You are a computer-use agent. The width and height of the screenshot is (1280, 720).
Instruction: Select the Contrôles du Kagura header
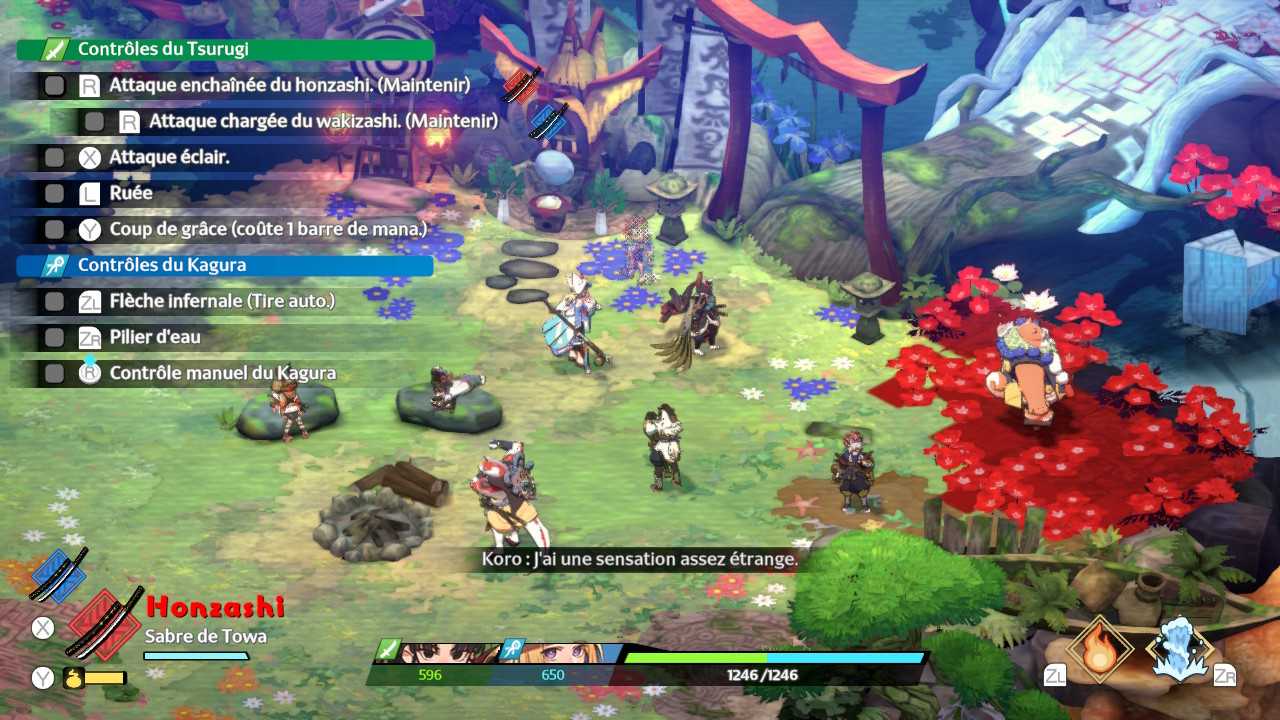pos(226,265)
